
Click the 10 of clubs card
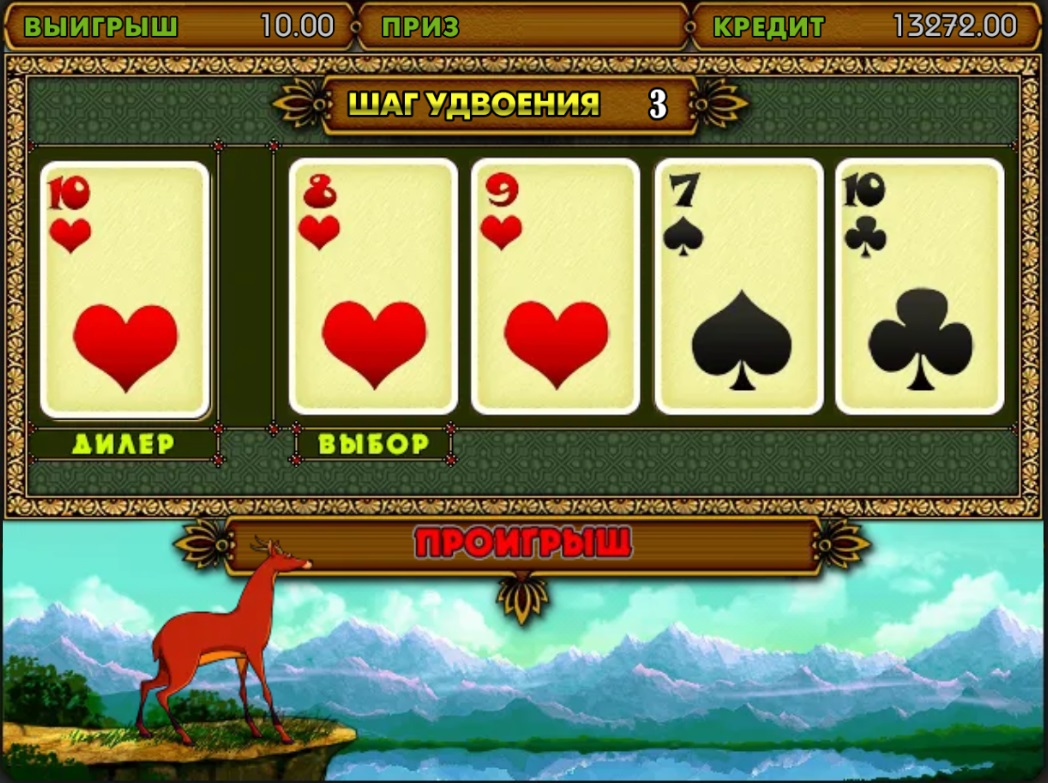919,287
